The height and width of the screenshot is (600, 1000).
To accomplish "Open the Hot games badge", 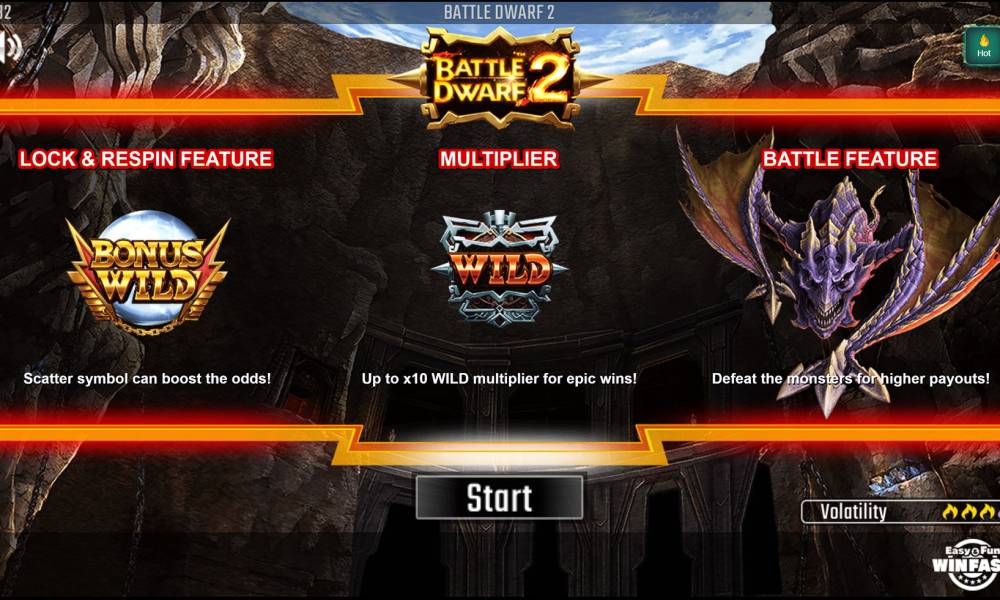I will click(982, 46).
